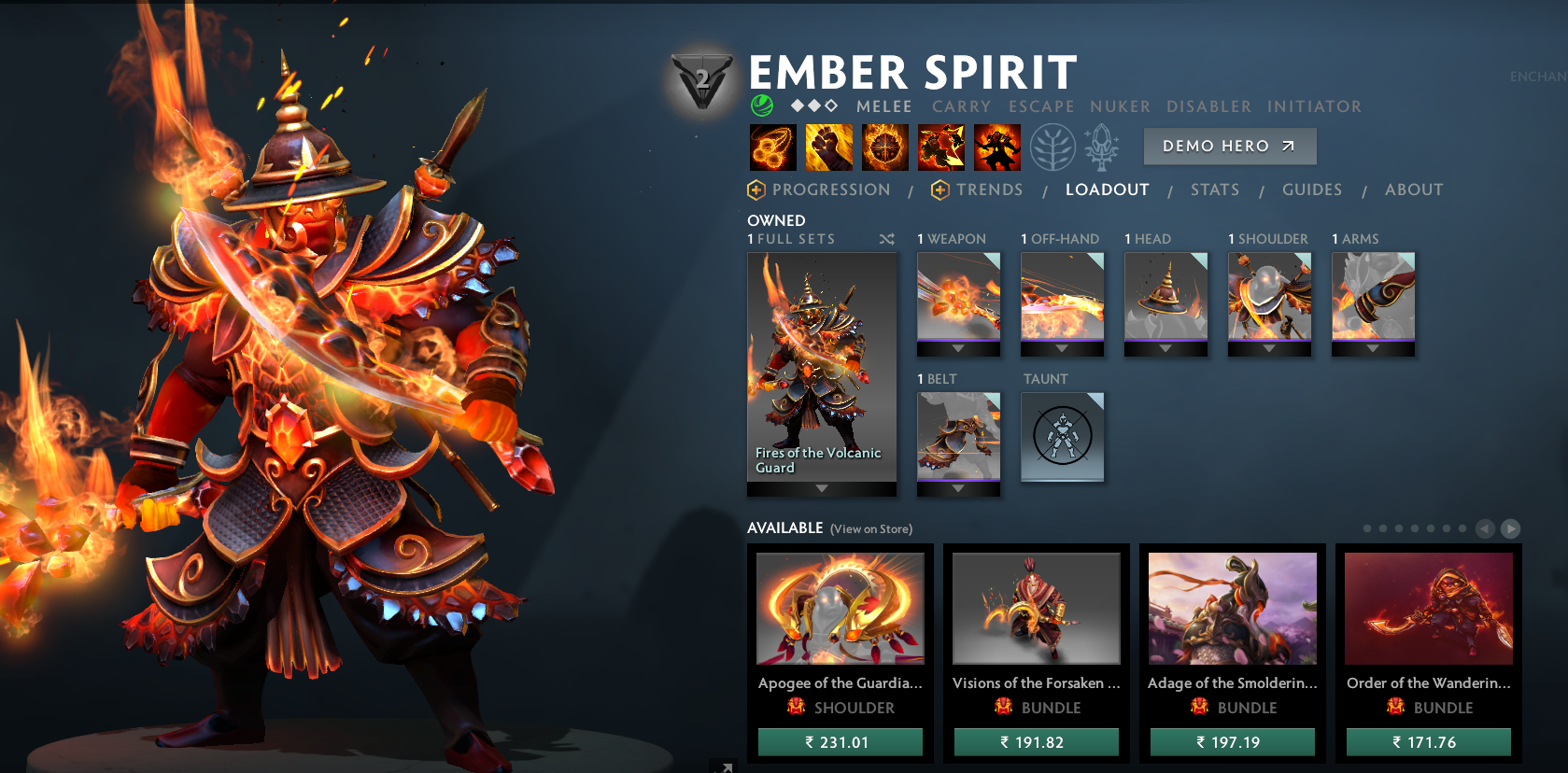Expand the Belt item dropdown arrow
Viewport: 1568px width, 773px height.
pos(958,488)
